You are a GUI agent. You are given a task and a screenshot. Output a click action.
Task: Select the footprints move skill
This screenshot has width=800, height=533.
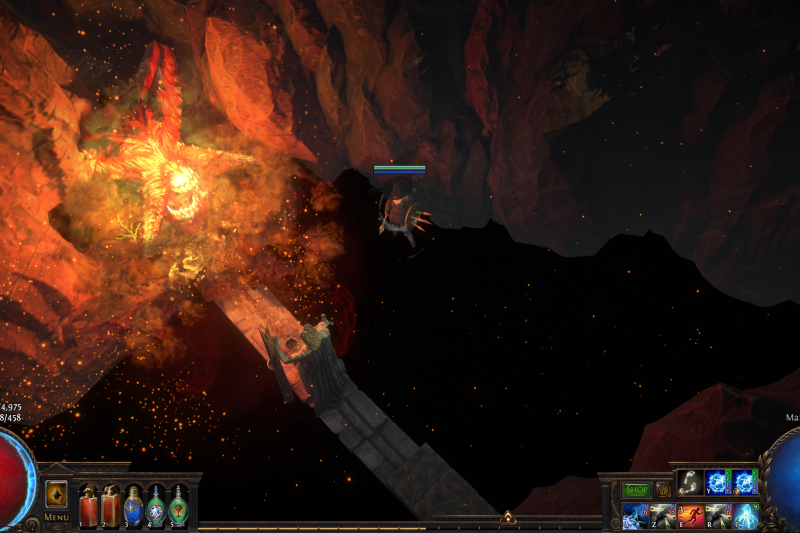690,483
